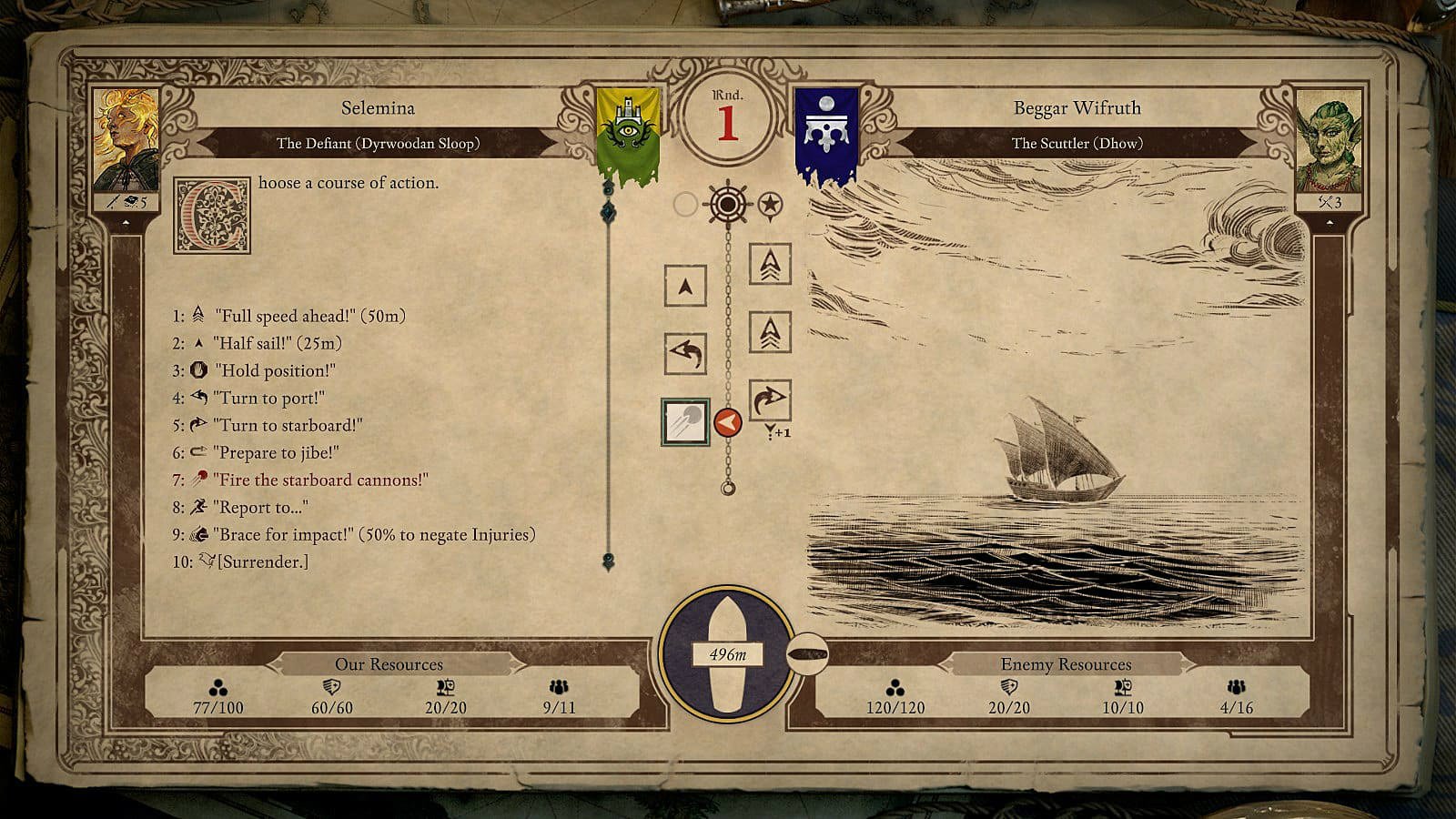Expand the arrow under Beggar Wifruth's portrait

pos(1329,222)
